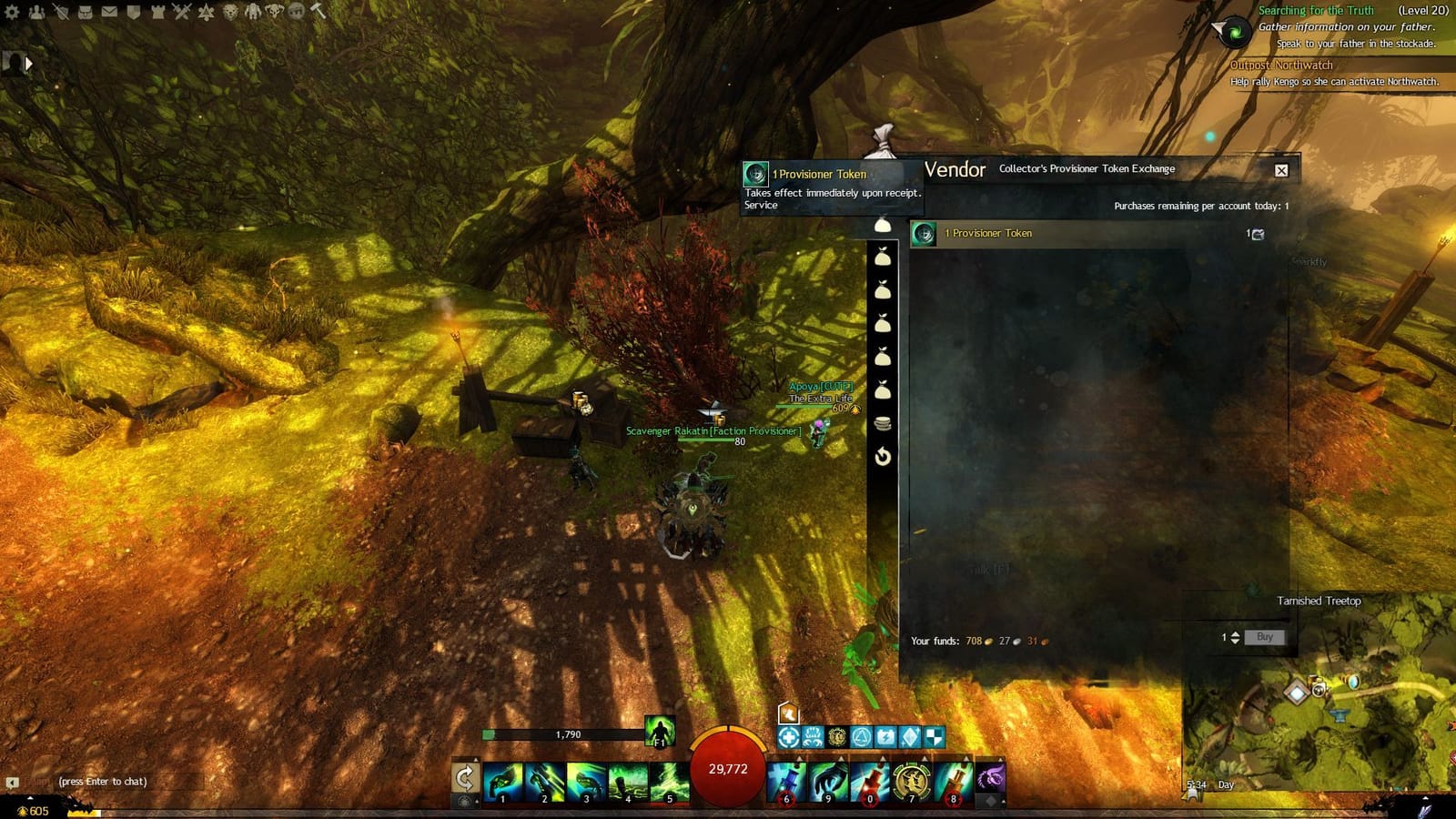The width and height of the screenshot is (1456, 819).
Task: Open the crafting hammer icon
Action: click(319, 13)
